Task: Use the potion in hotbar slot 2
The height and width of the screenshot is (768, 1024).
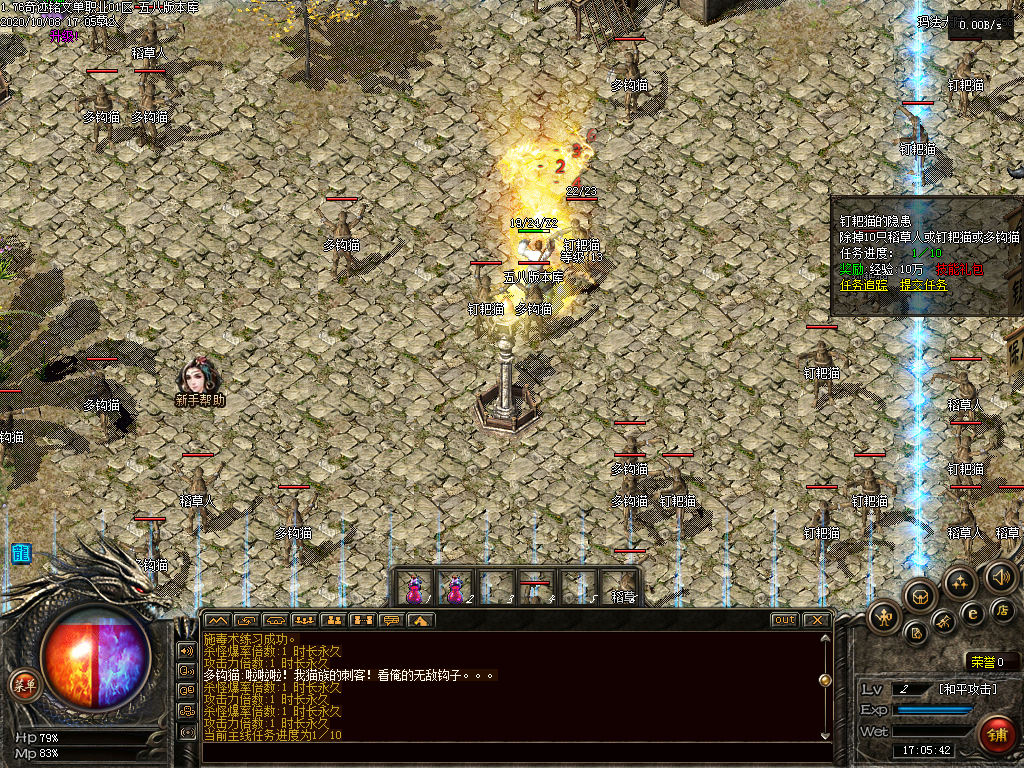Action: tap(454, 587)
